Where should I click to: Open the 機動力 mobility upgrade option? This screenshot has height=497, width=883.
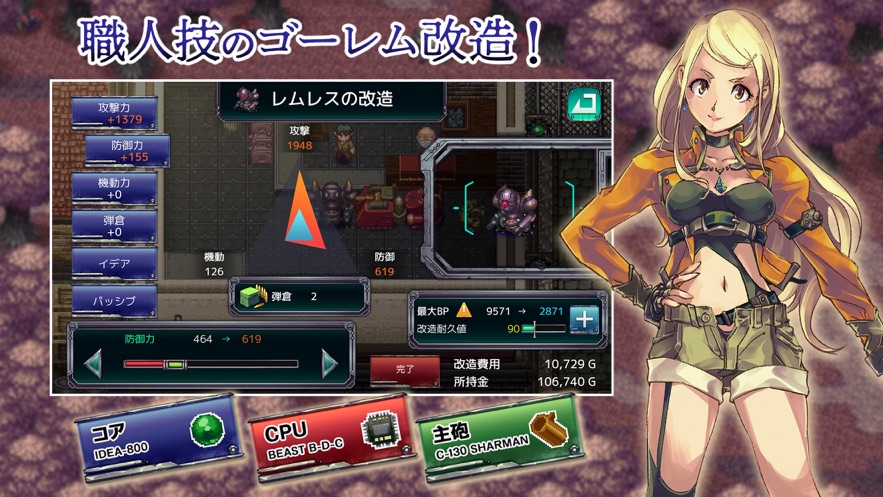tap(114, 189)
